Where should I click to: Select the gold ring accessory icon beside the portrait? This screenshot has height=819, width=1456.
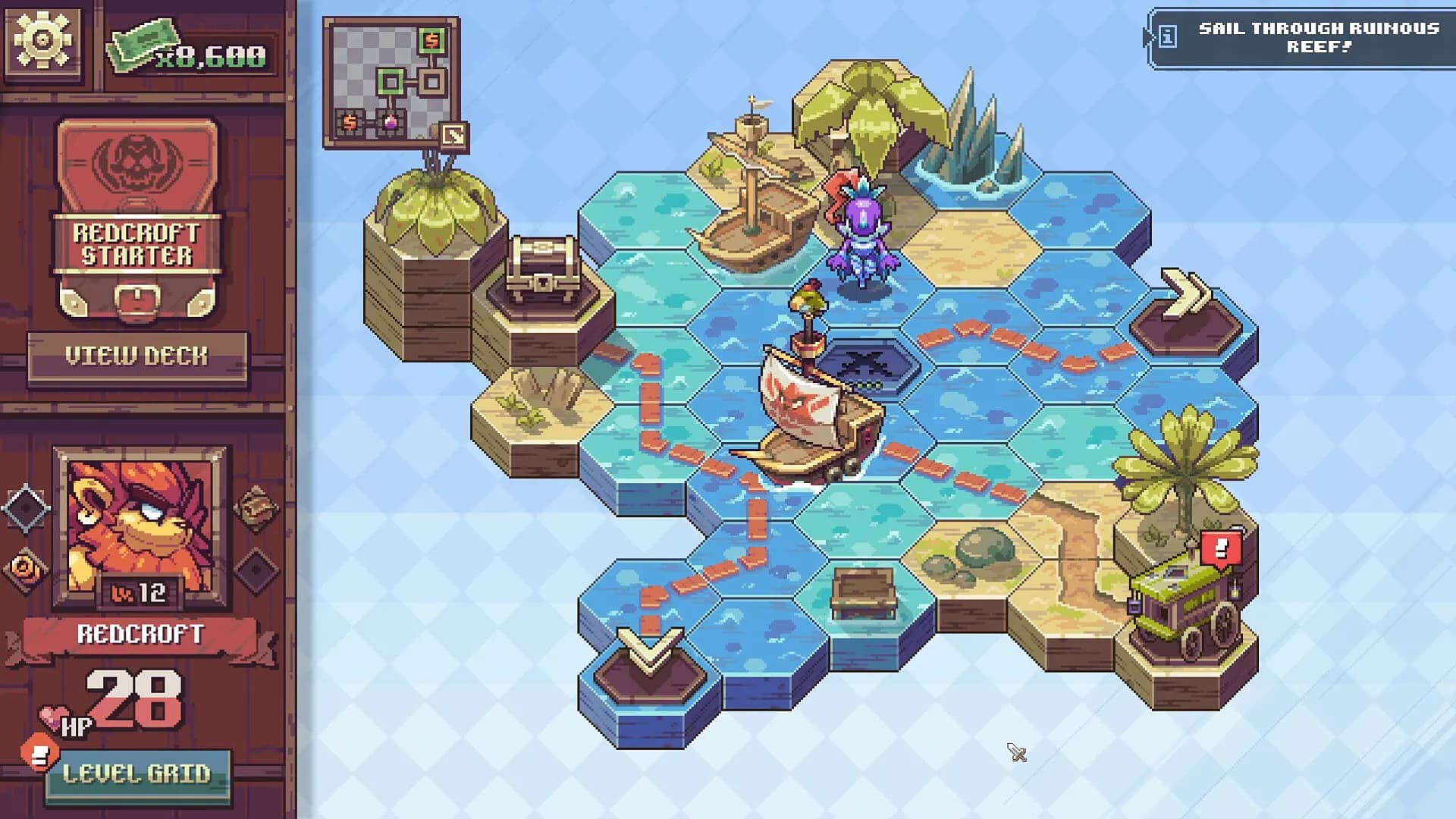tap(24, 566)
